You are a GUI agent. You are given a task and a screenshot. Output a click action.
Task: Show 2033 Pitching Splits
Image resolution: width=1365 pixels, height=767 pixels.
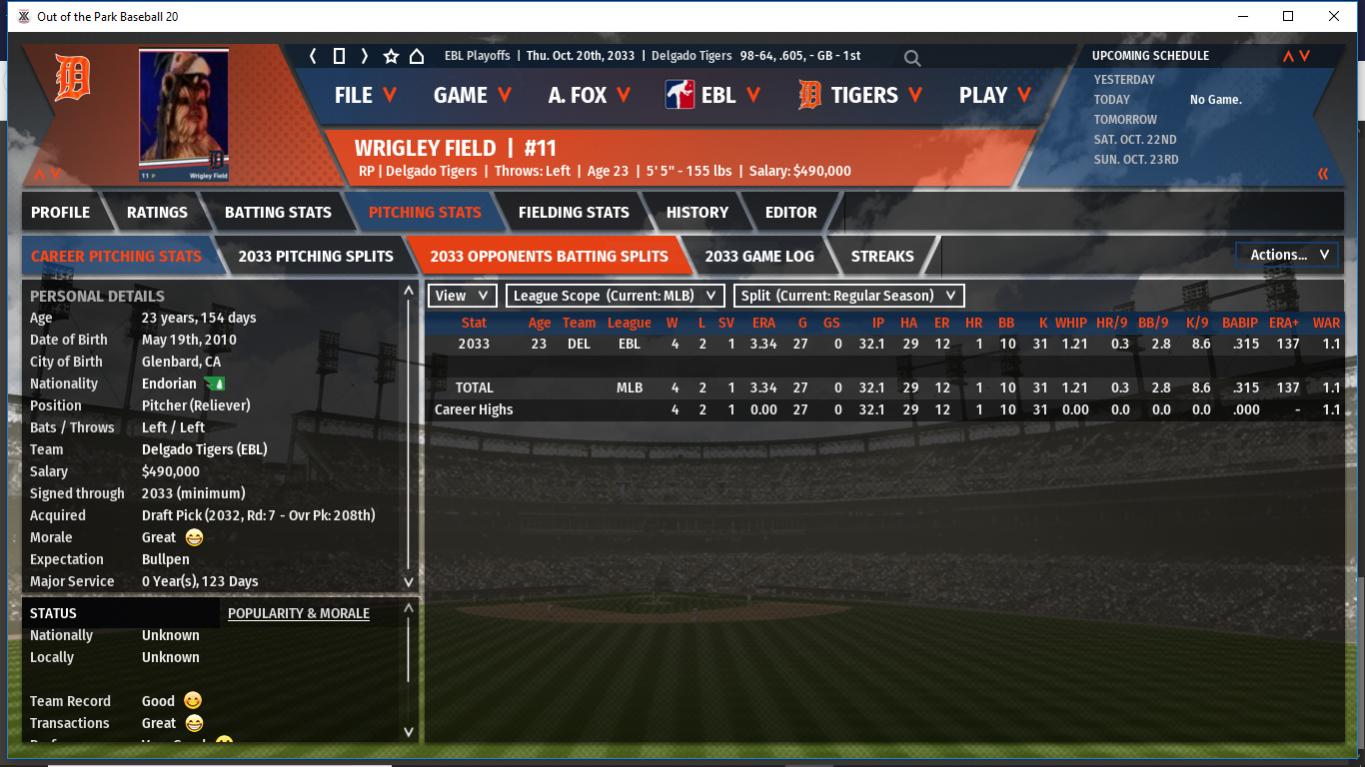(x=315, y=256)
